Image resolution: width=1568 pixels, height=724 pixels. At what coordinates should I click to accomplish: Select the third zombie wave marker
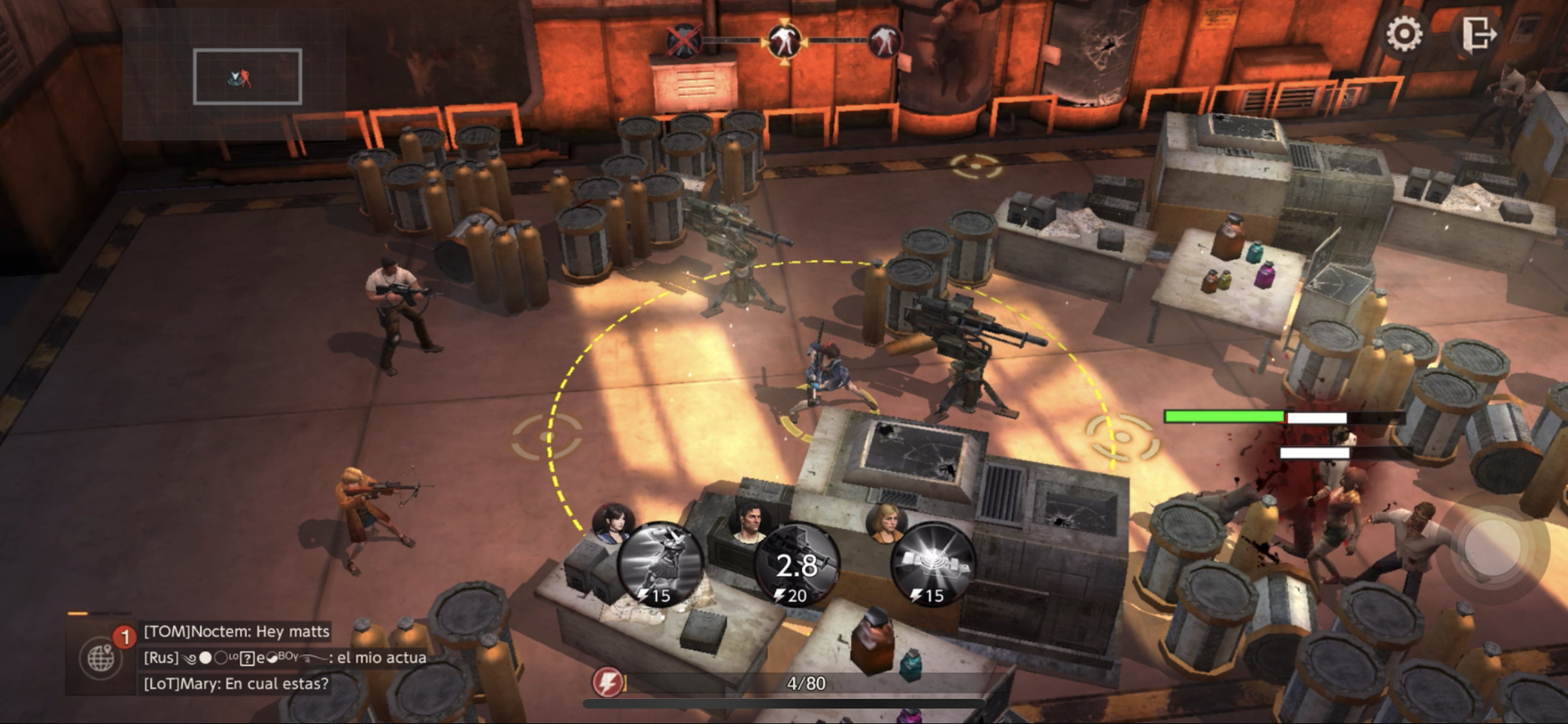click(x=884, y=42)
